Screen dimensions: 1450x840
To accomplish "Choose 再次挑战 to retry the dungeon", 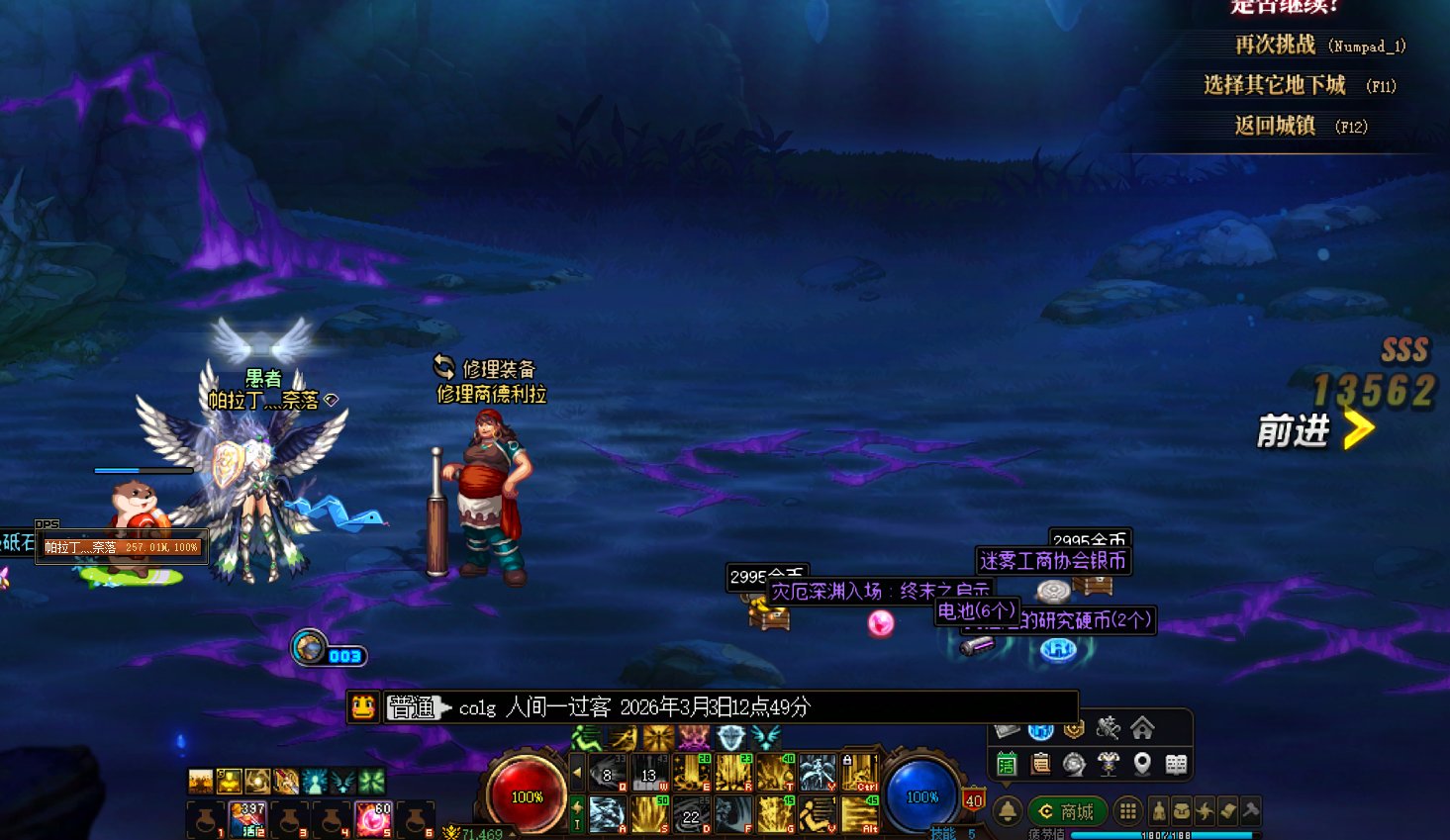I will [x=1275, y=46].
